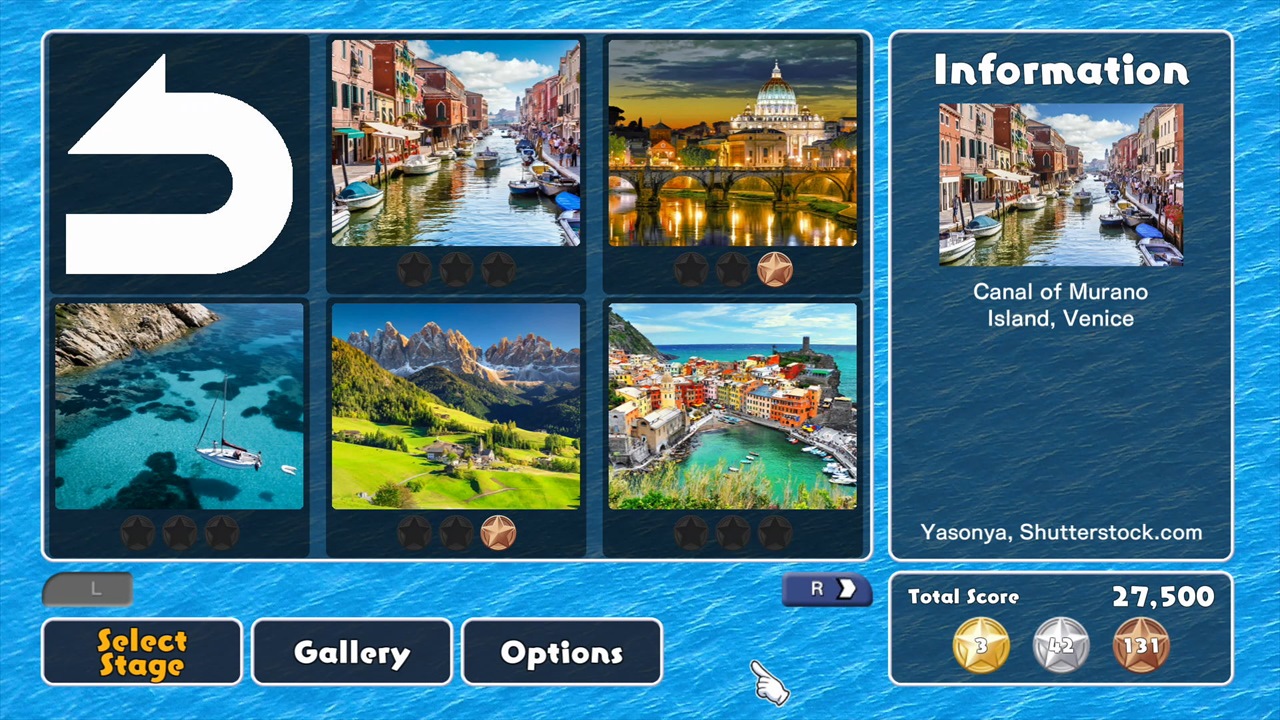Select the Canal of Murano stage thumbnail
This screenshot has width=1280, height=720.
[x=455, y=143]
